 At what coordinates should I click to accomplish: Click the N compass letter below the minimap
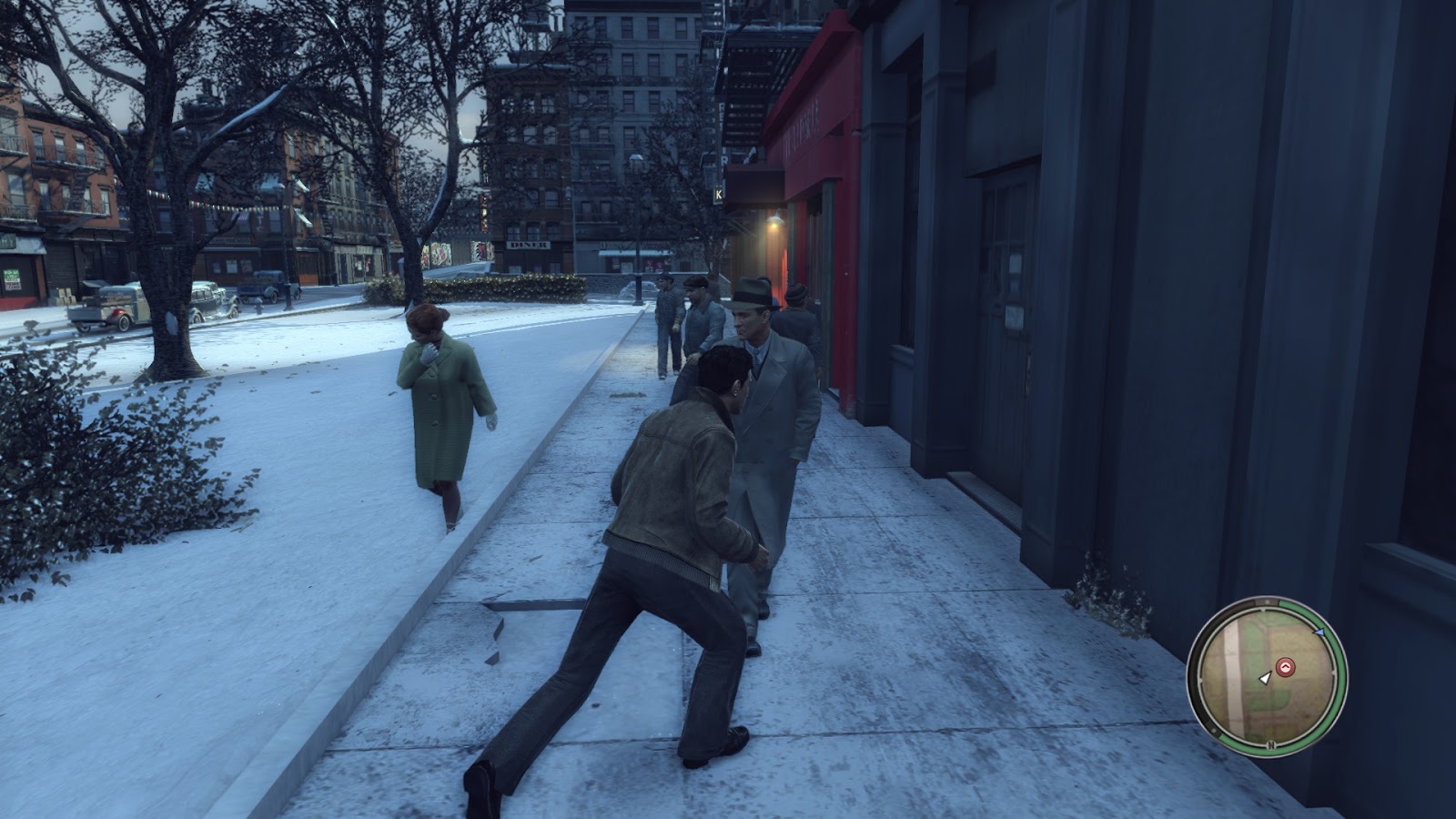coord(1270,744)
